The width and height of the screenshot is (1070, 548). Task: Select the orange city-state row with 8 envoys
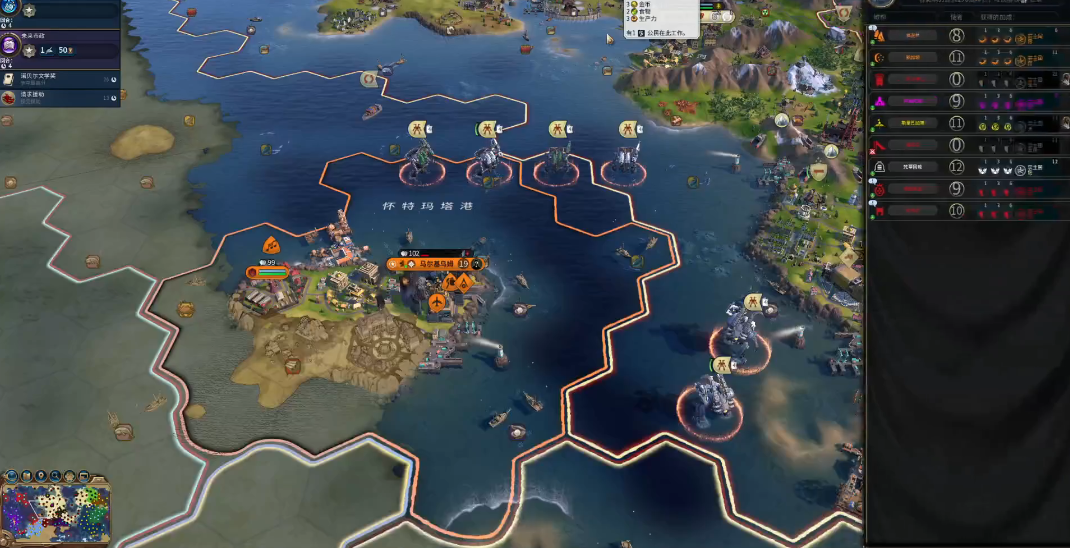coord(910,35)
